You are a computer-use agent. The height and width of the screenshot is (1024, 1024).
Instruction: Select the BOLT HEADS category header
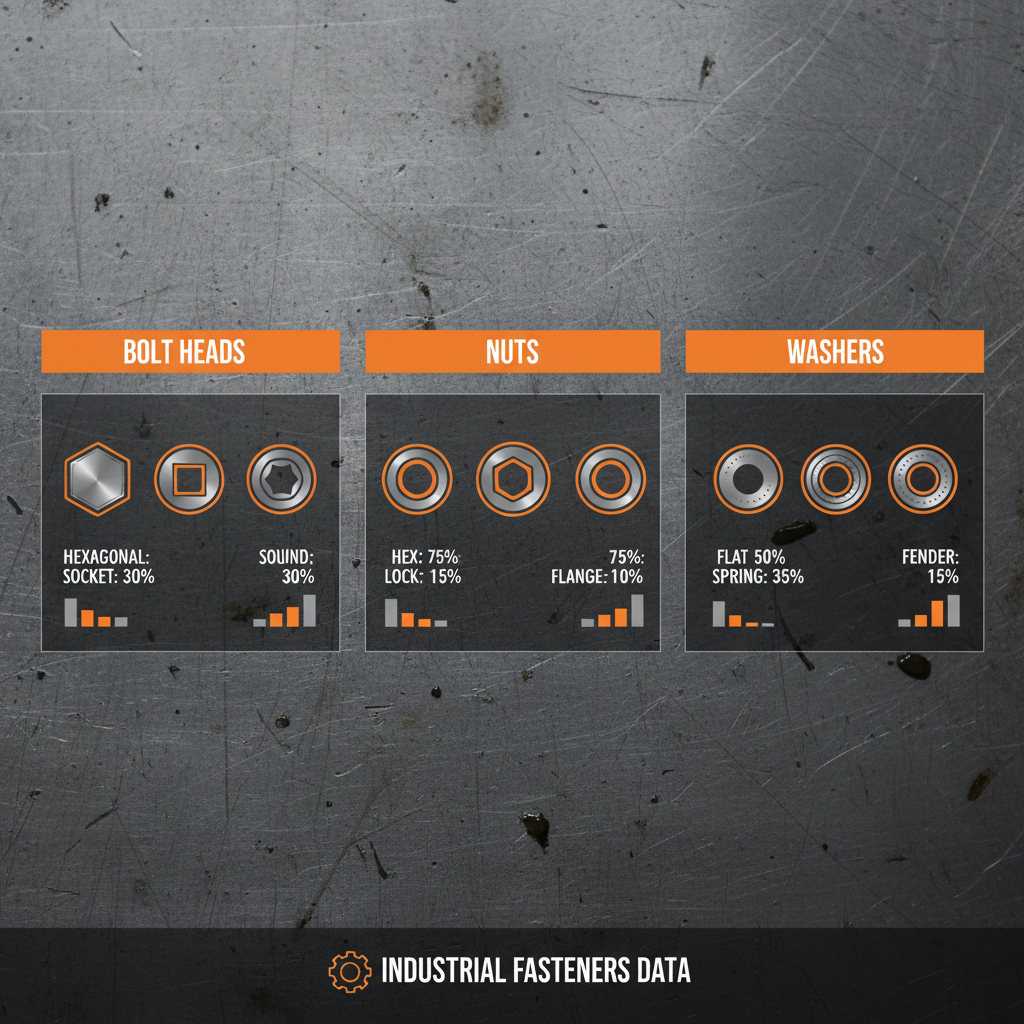click(x=190, y=352)
